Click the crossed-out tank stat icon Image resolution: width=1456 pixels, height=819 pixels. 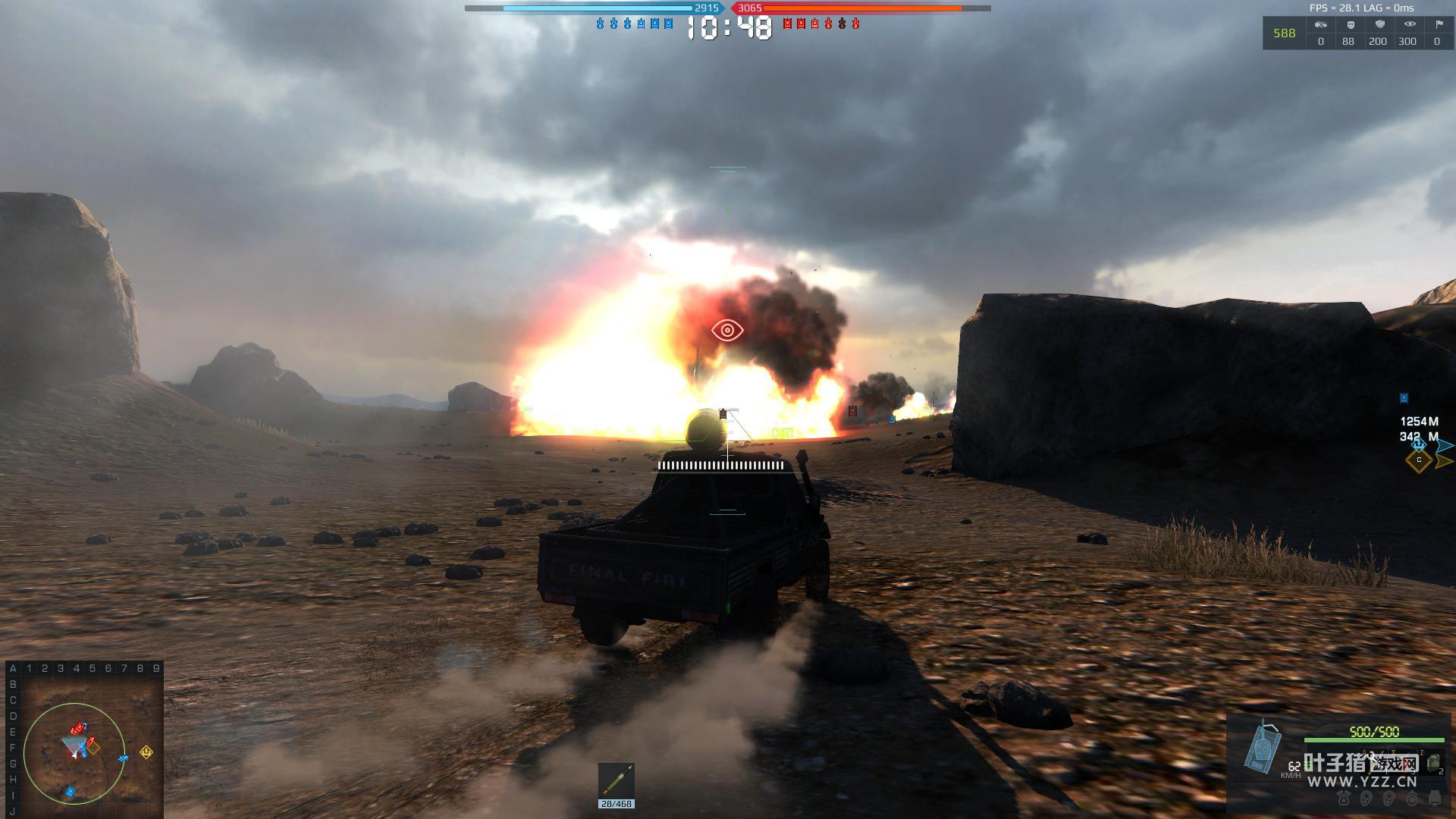click(x=1321, y=25)
